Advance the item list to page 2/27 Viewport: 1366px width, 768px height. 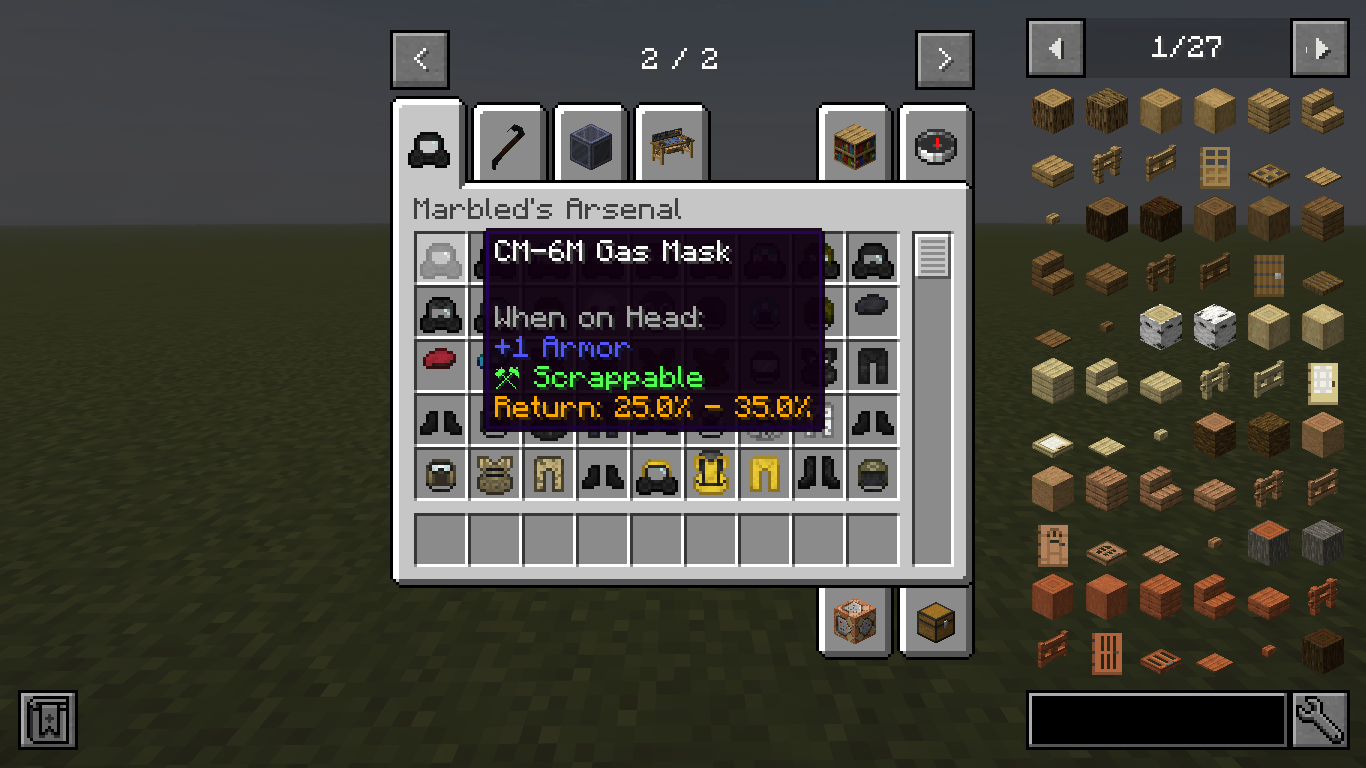pyautogui.click(x=1320, y=47)
